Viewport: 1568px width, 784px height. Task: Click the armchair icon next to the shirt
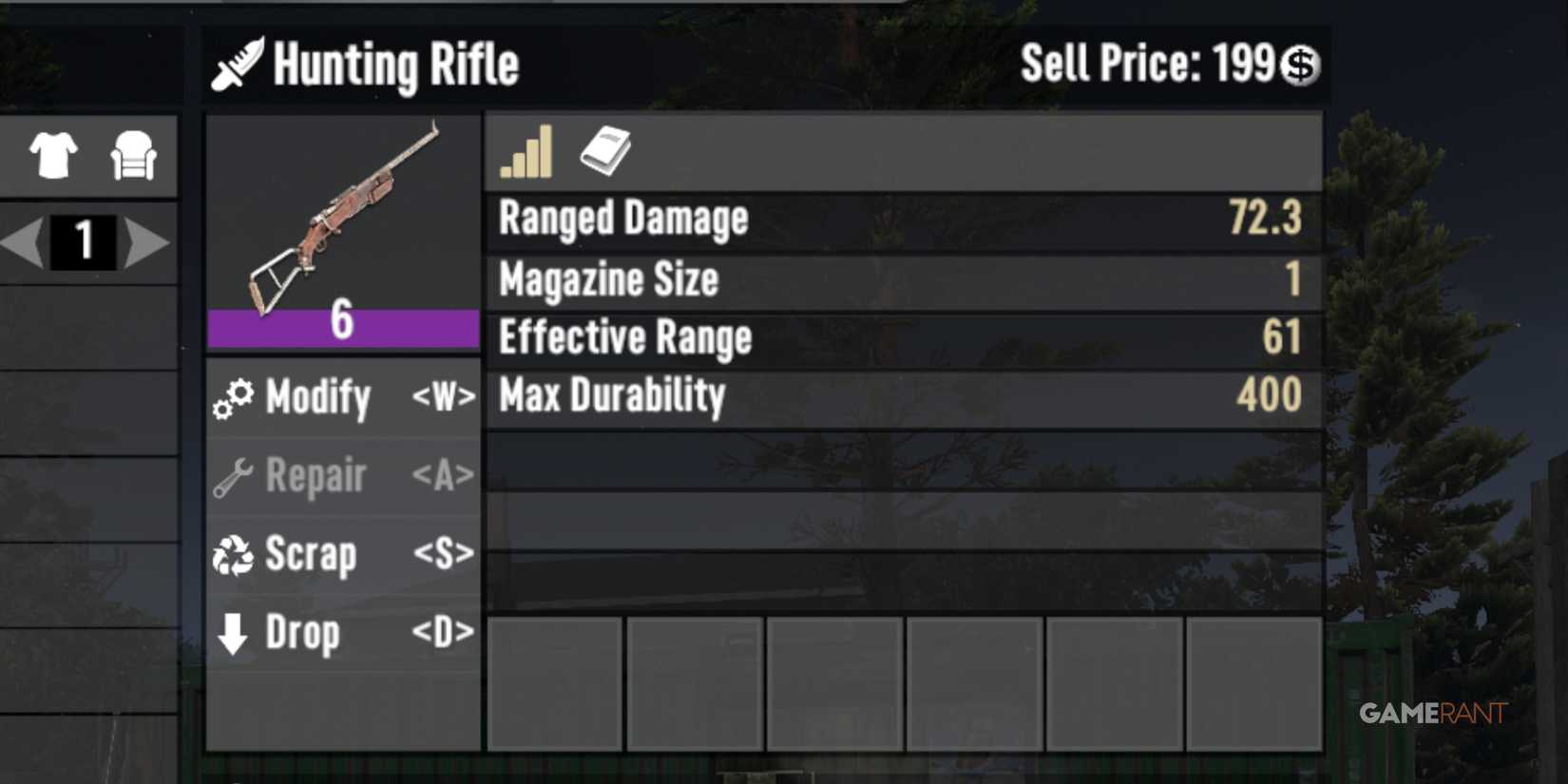pyautogui.click(x=134, y=157)
